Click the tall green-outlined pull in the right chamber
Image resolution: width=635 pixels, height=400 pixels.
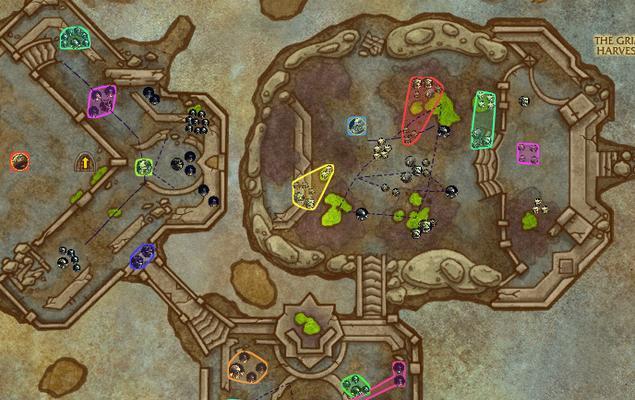coord(483,119)
